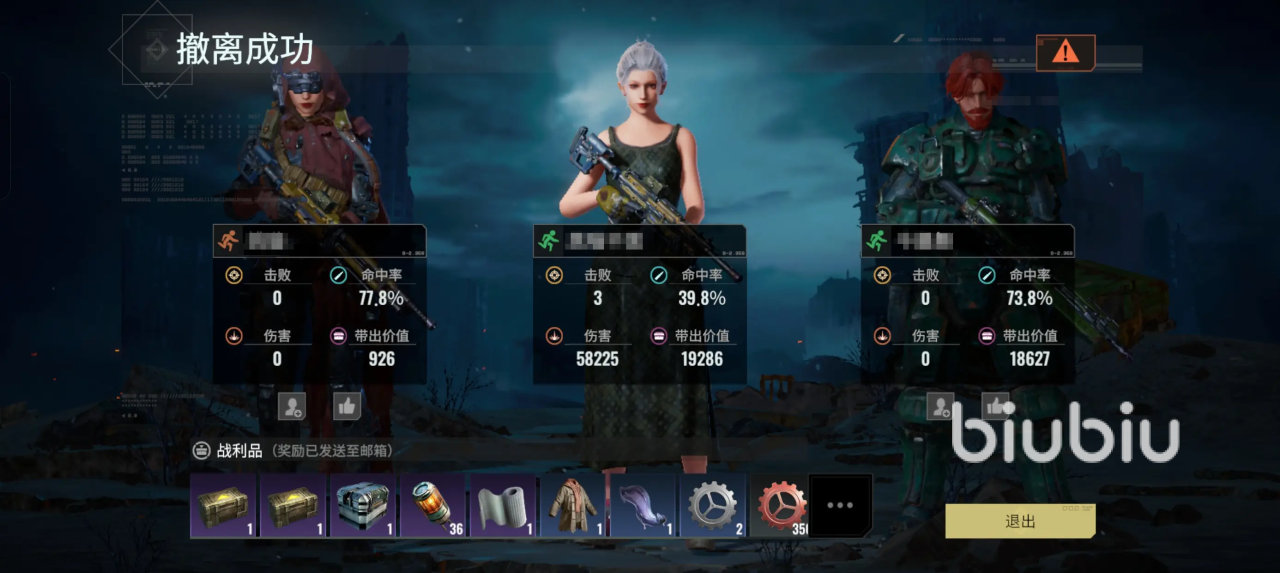
Task: Show more loot with the ellipsis button
Action: click(840, 506)
